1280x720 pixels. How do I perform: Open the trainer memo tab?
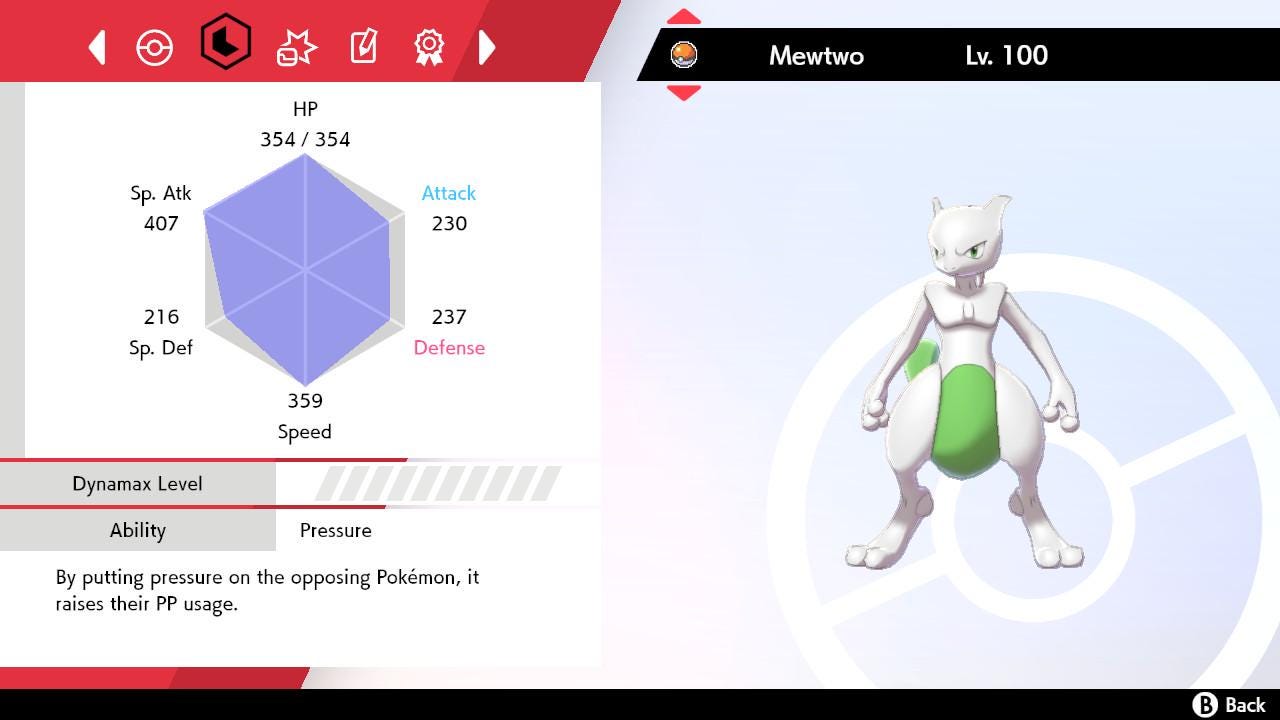(363, 46)
